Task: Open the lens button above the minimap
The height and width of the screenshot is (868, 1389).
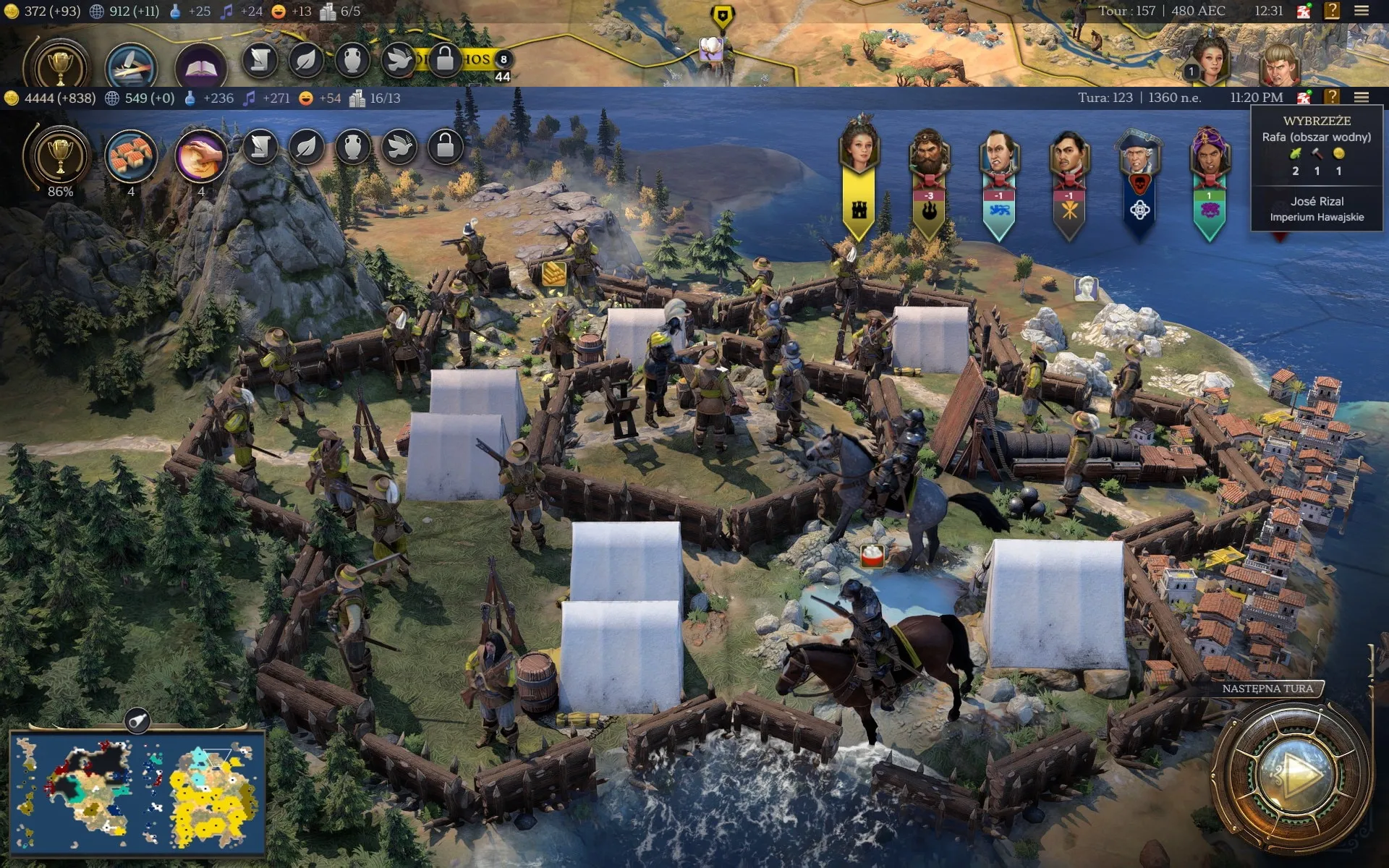Action: 137,720
